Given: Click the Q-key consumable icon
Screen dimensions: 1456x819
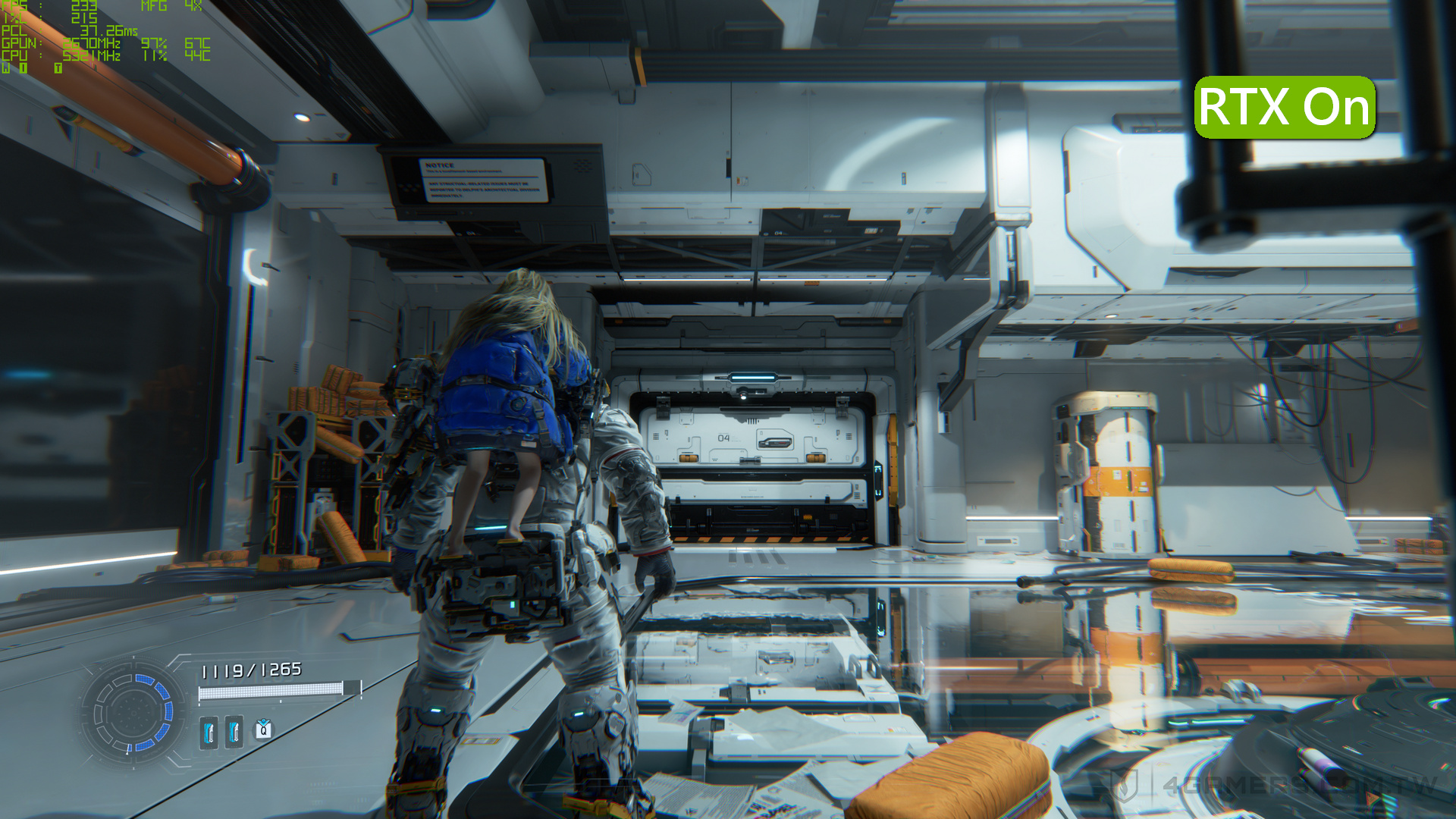Looking at the screenshot, I should click(x=263, y=730).
